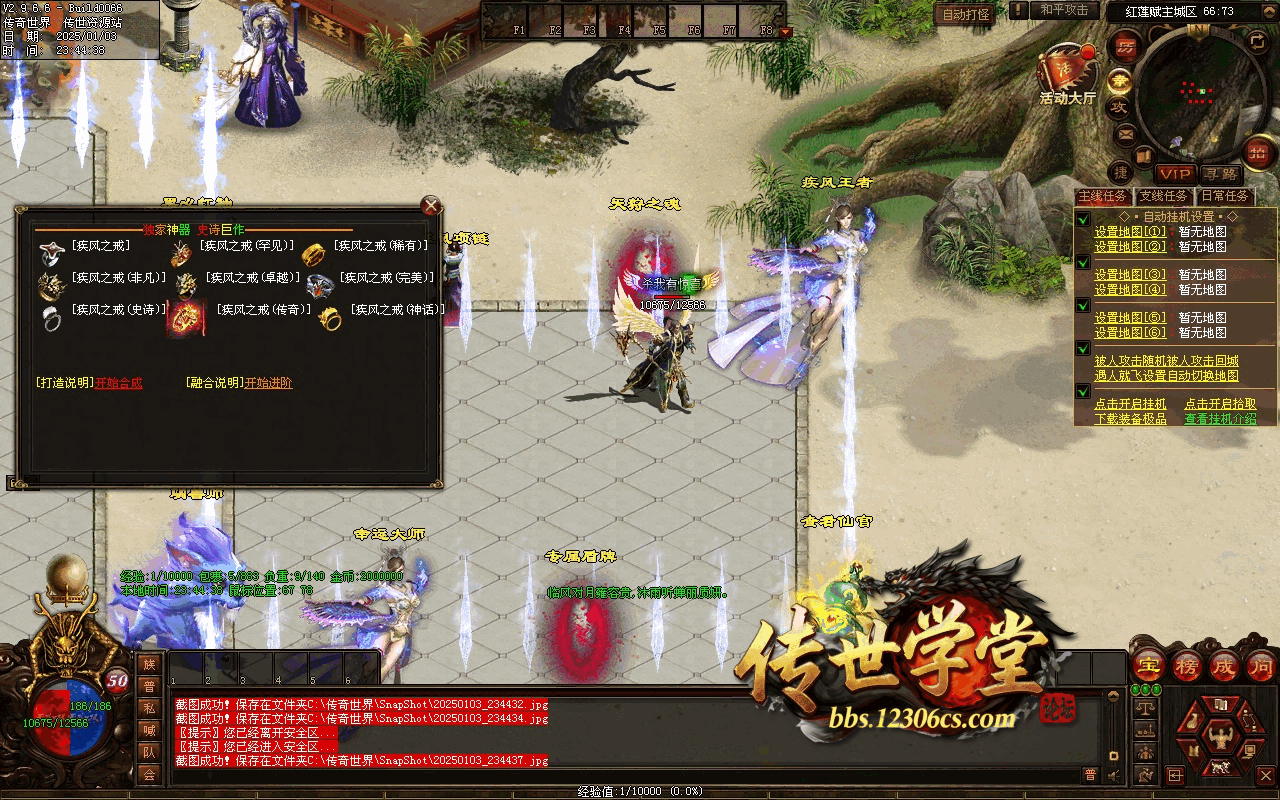The image size is (1280, 800).
Task: Open the VIP panel
Action: [x=1176, y=174]
